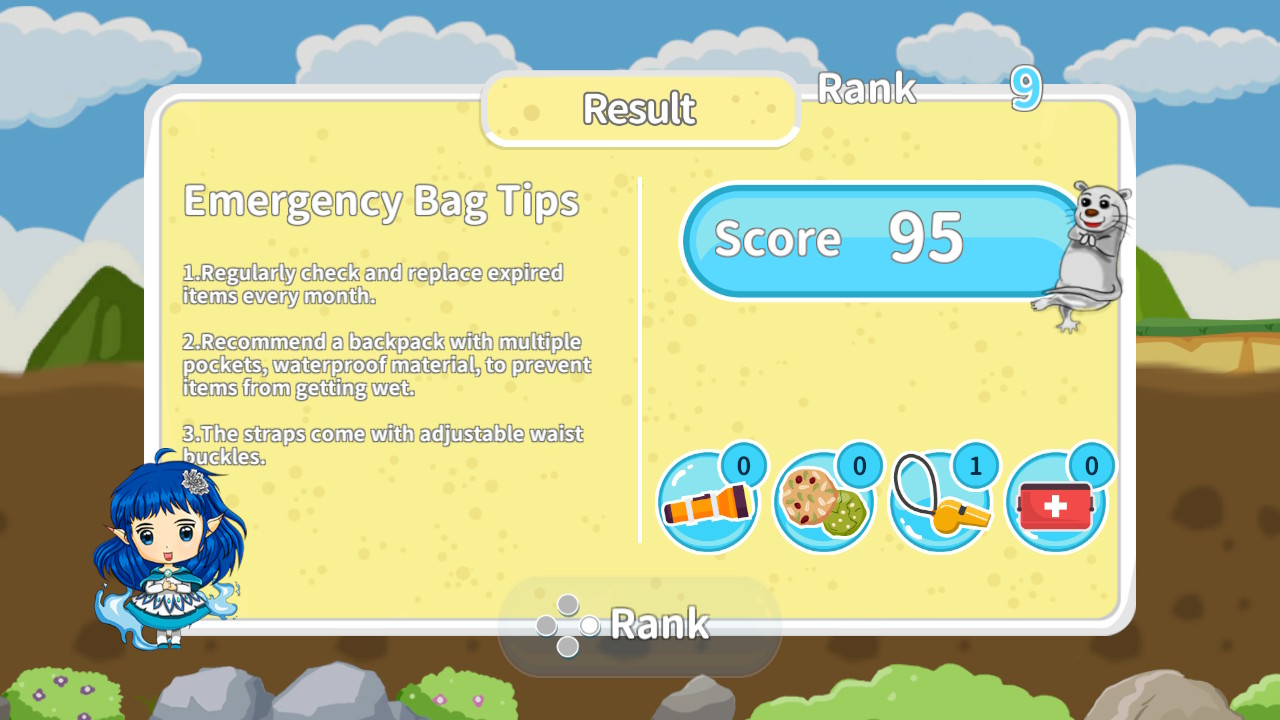This screenshot has height=720, width=1280.
Task: Open the Rank menu at the top
Action: tap(868, 89)
